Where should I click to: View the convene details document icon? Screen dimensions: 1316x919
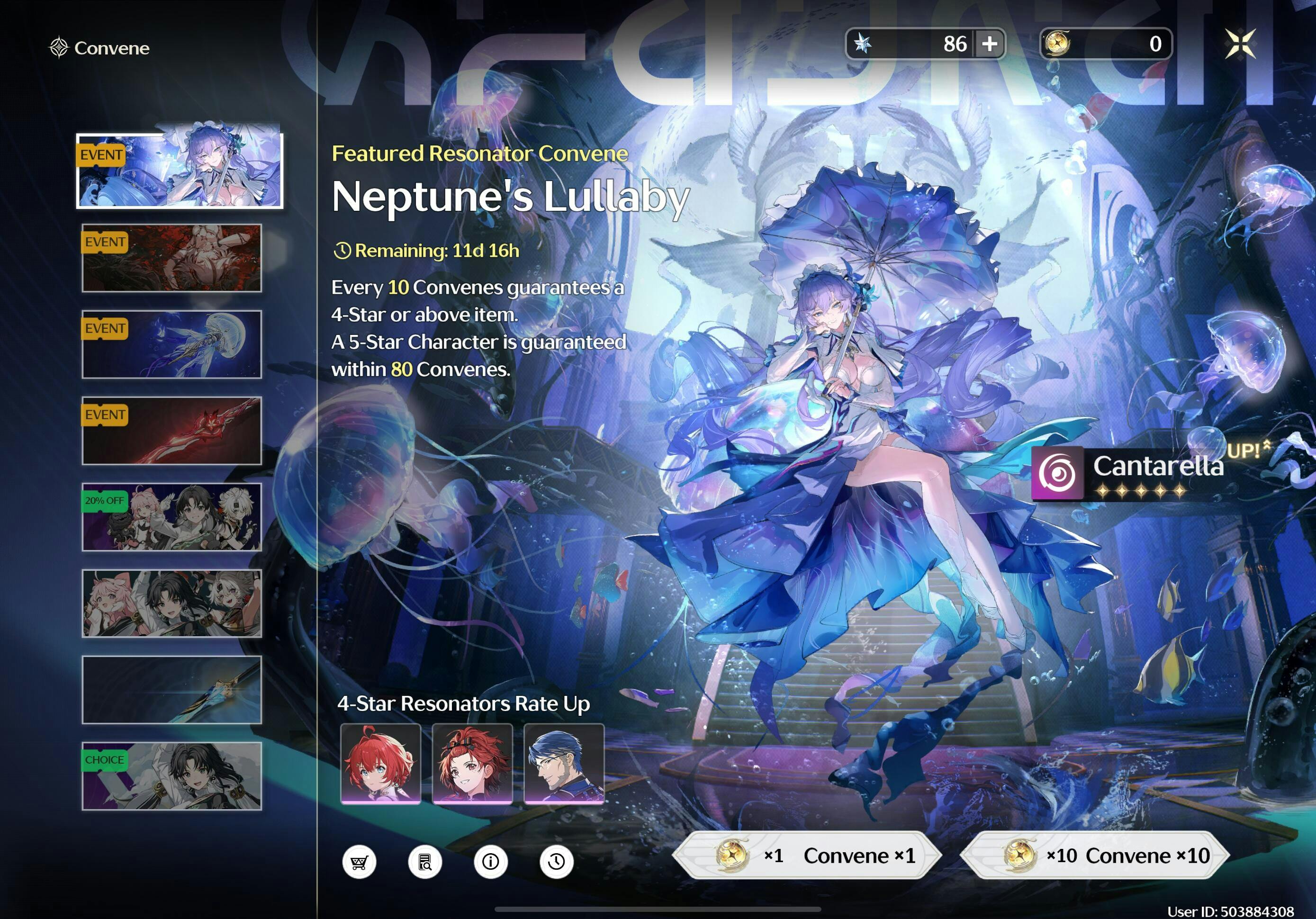point(425,861)
